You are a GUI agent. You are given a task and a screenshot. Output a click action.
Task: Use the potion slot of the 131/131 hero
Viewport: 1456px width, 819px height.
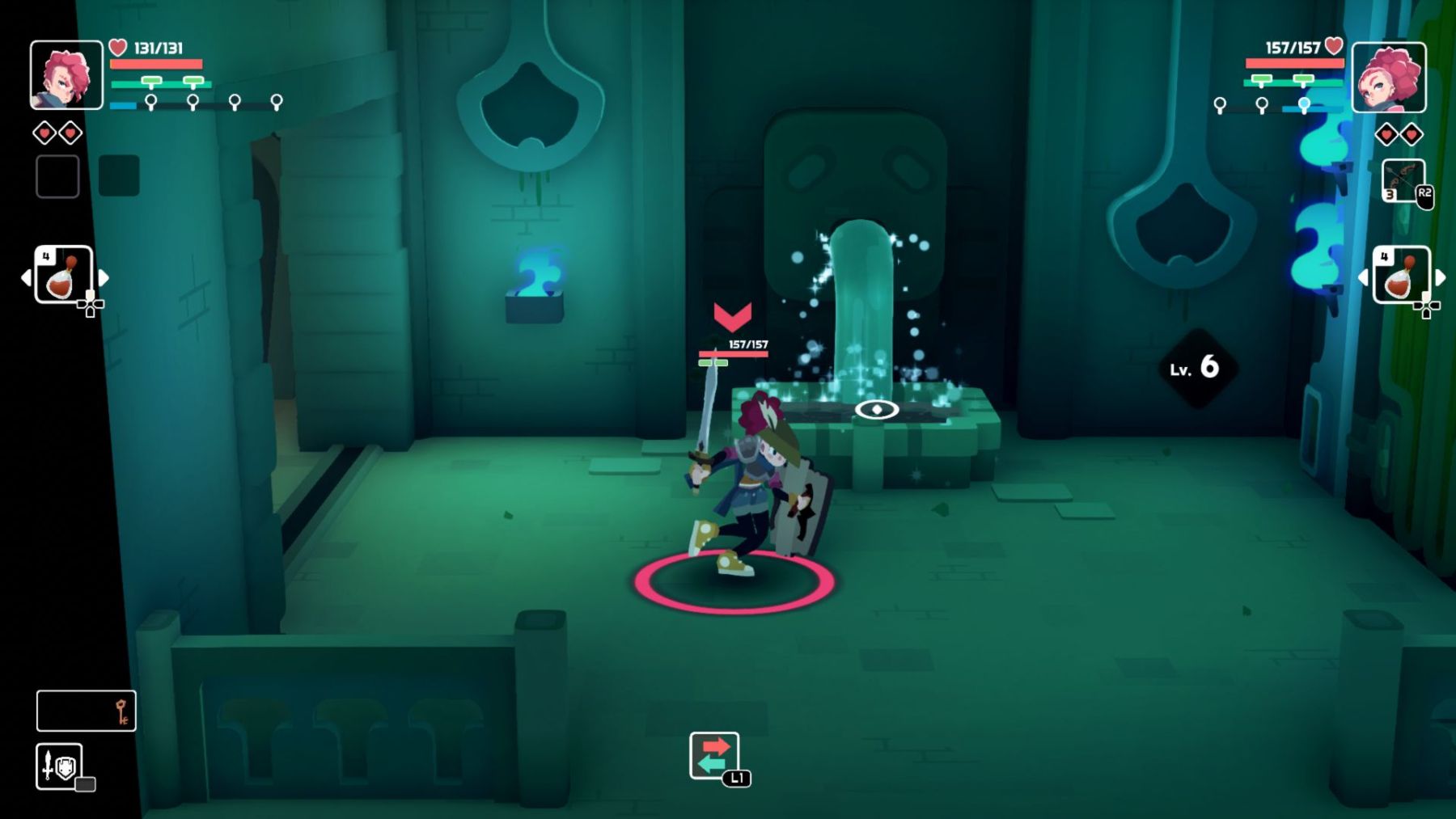[x=63, y=276]
